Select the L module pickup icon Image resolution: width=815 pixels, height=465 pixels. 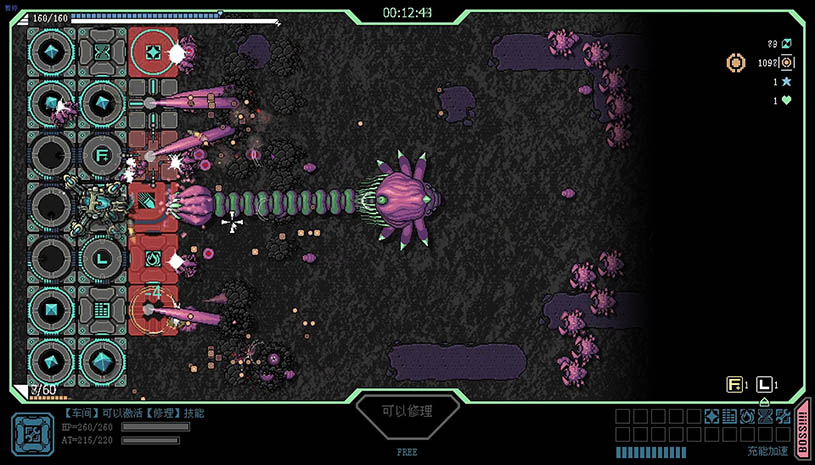click(x=764, y=384)
